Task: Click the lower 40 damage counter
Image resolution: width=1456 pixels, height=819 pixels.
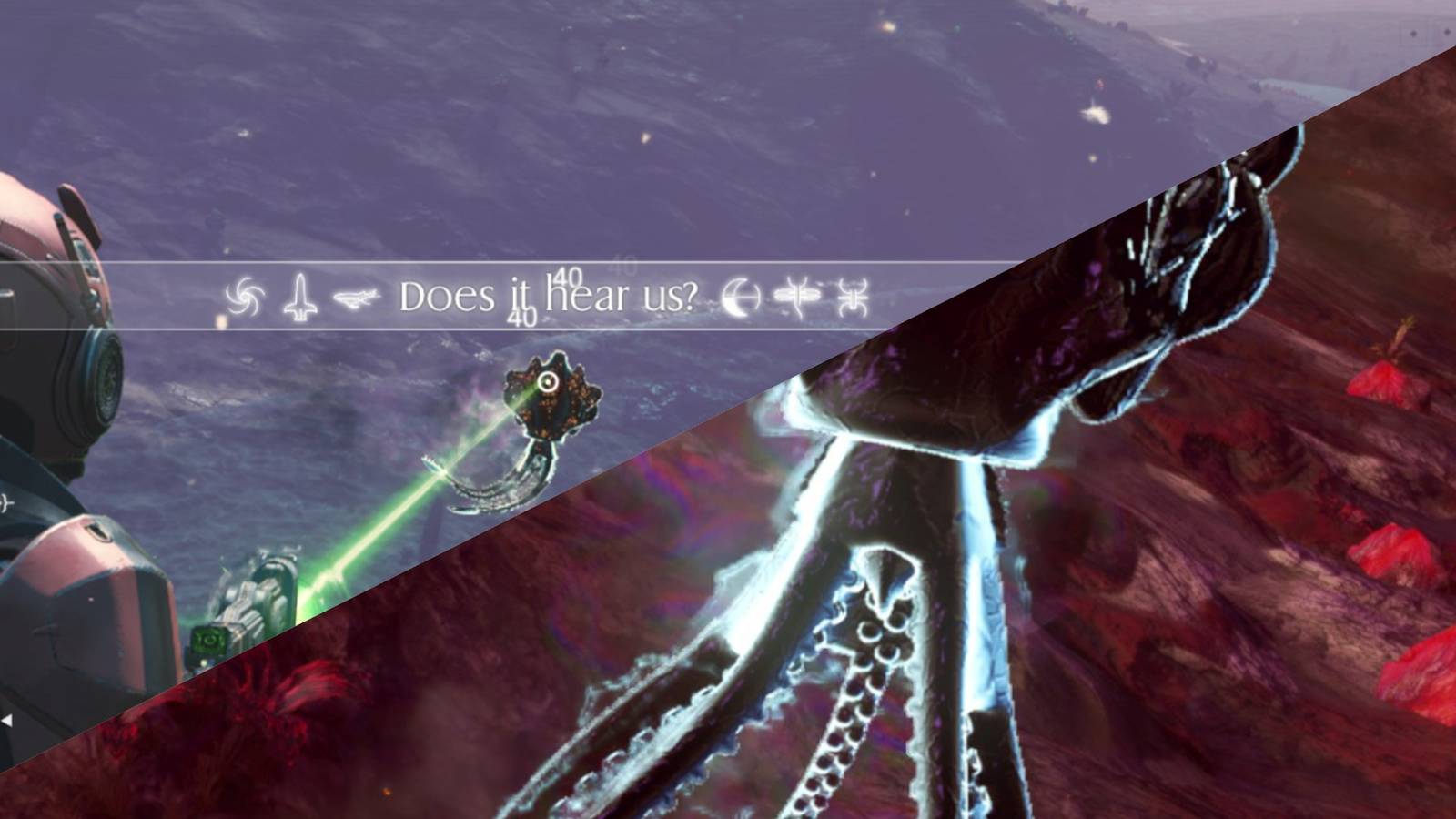Action: click(520, 316)
